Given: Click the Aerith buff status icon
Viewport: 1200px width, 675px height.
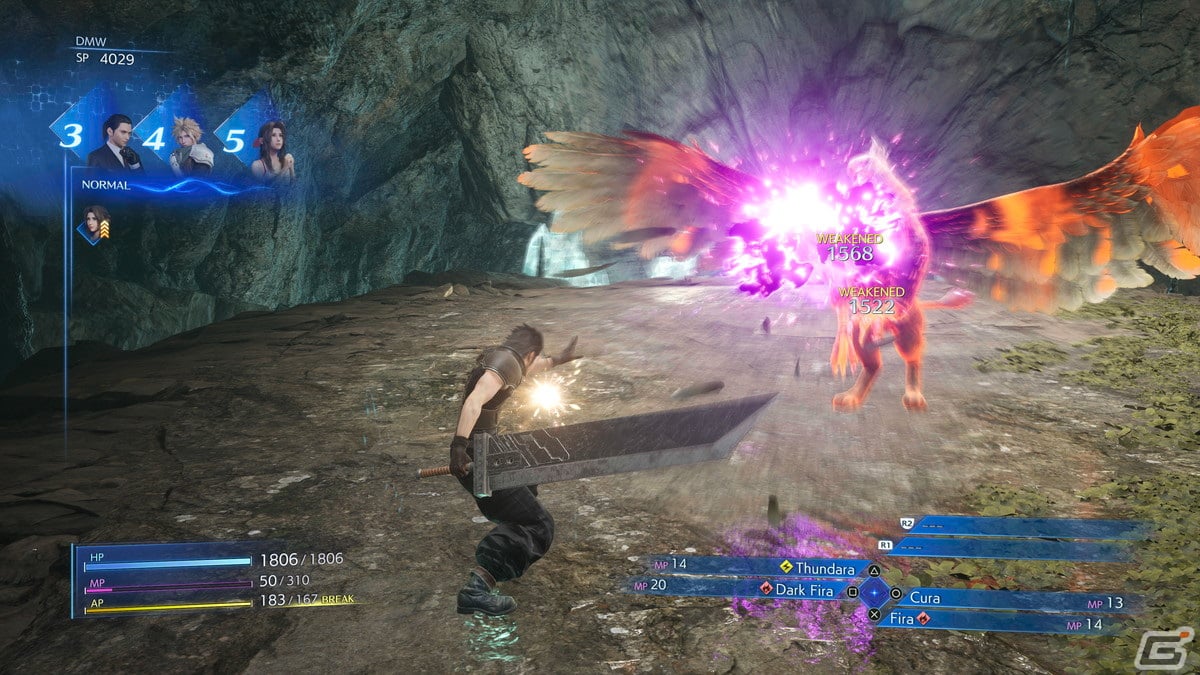Looking at the screenshot, I should pyautogui.click(x=95, y=224).
